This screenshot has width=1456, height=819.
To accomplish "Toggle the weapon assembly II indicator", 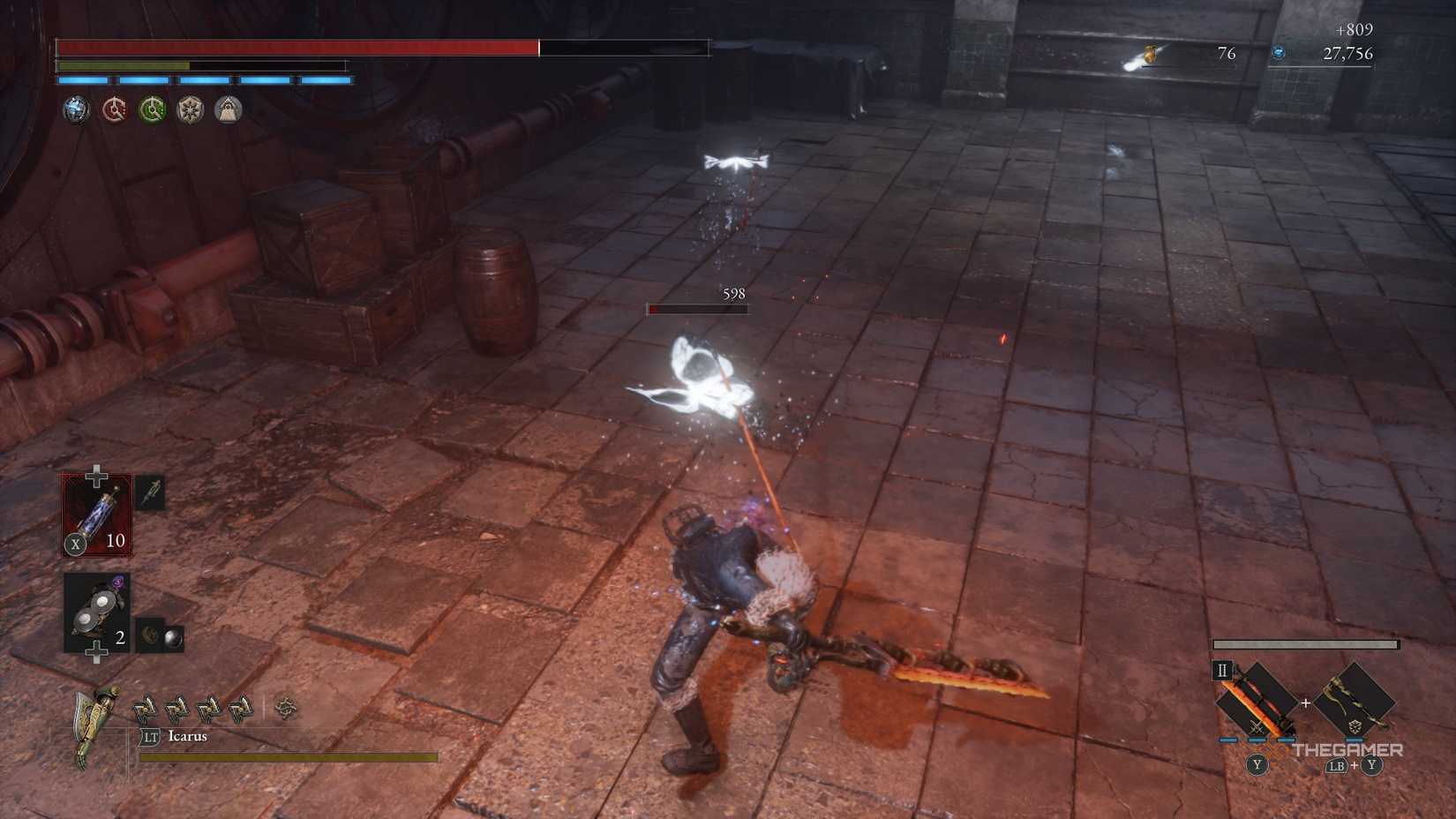I will [1223, 670].
